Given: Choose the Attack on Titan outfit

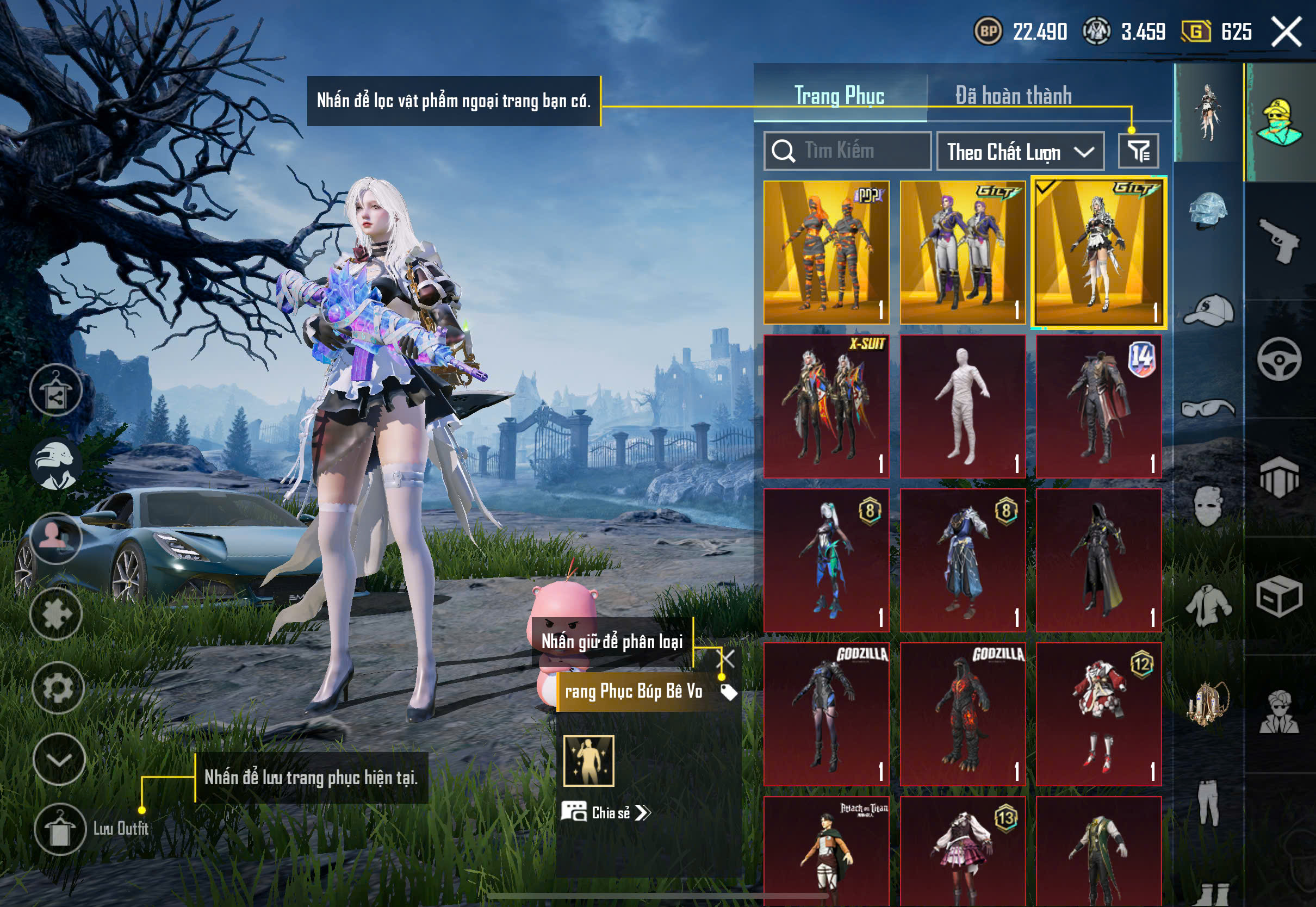Looking at the screenshot, I should pos(826,850).
